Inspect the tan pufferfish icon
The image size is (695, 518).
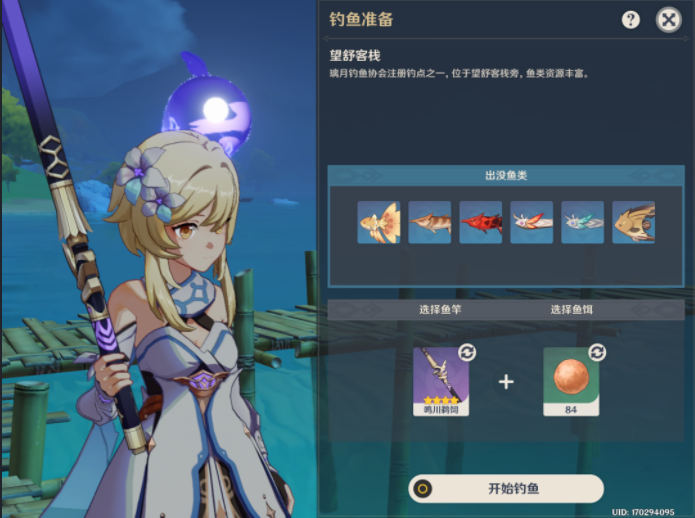[634, 222]
